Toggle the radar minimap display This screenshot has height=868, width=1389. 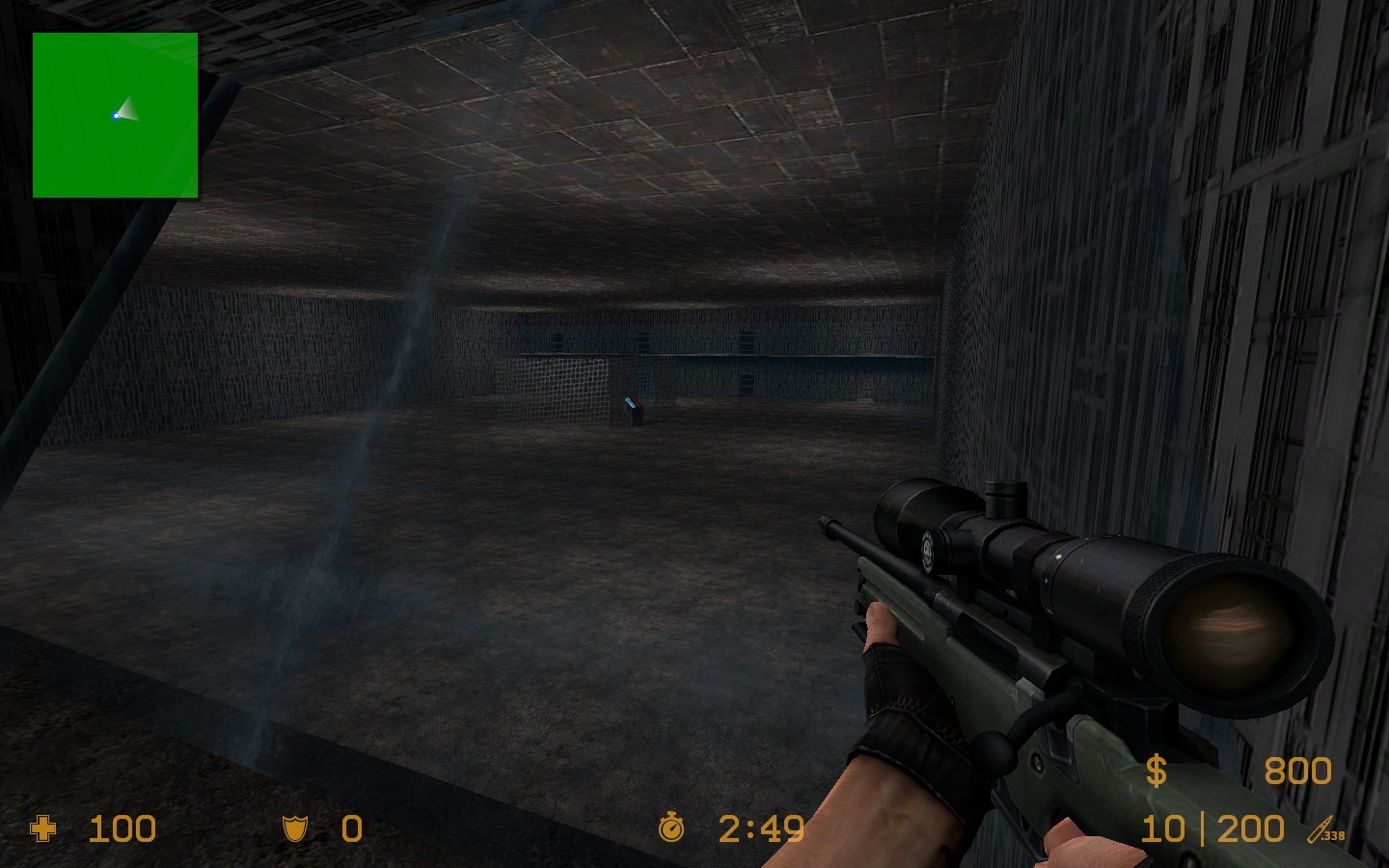click(116, 116)
